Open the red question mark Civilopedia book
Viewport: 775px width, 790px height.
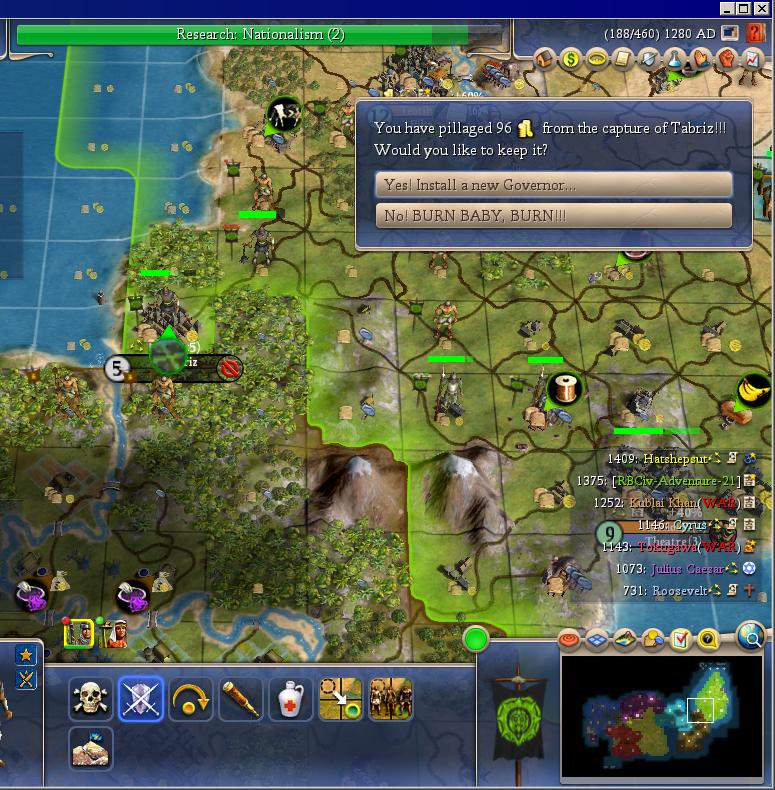(x=755, y=33)
